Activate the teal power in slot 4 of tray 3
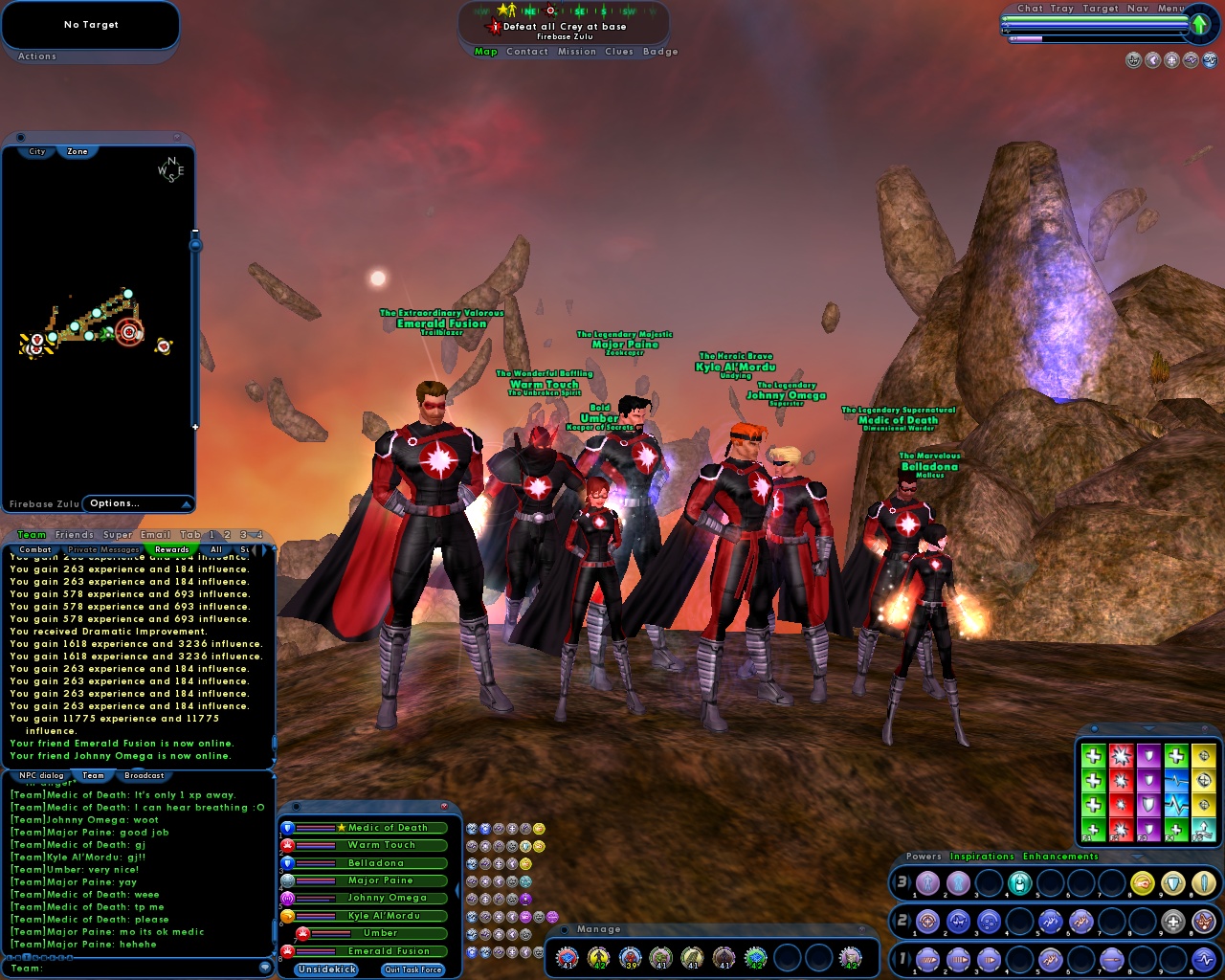The width and height of the screenshot is (1225, 980). [x=1020, y=884]
